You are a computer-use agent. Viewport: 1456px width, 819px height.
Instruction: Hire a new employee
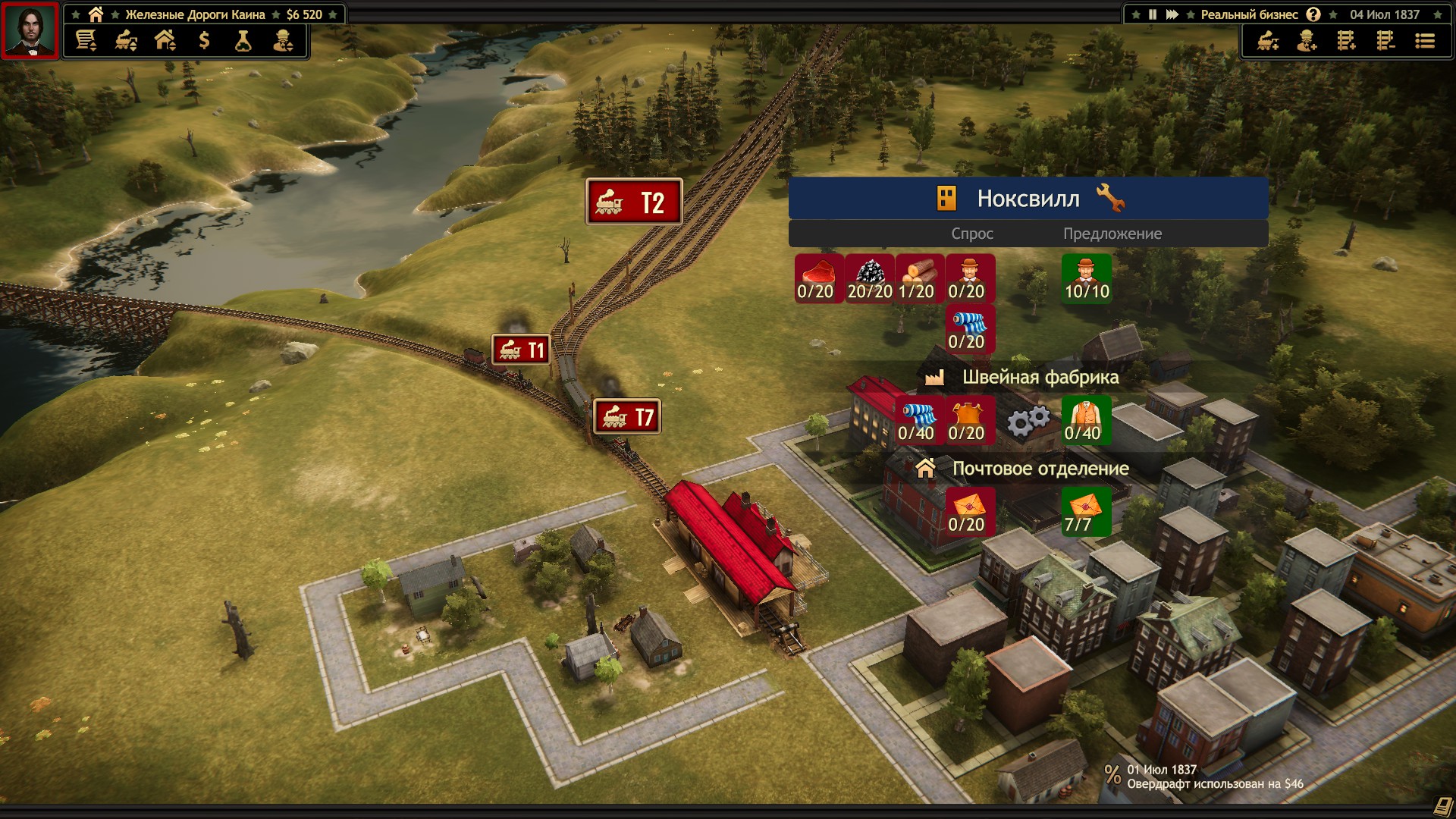1307,41
